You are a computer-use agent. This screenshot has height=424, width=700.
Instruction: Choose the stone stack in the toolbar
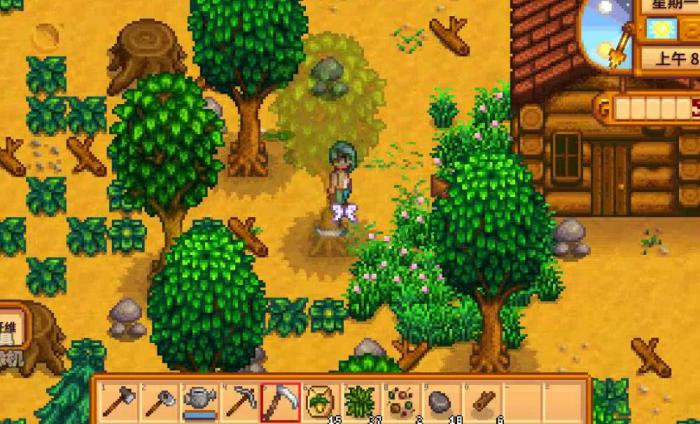click(x=442, y=402)
